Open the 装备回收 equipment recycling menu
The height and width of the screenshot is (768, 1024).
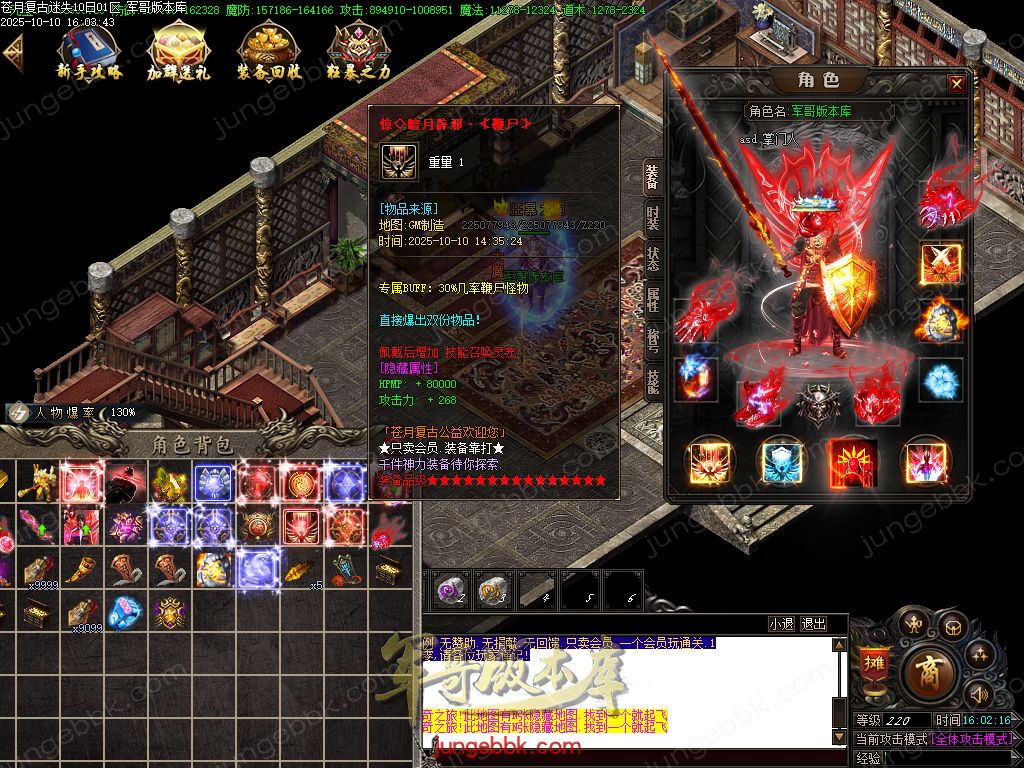pyautogui.click(x=268, y=52)
